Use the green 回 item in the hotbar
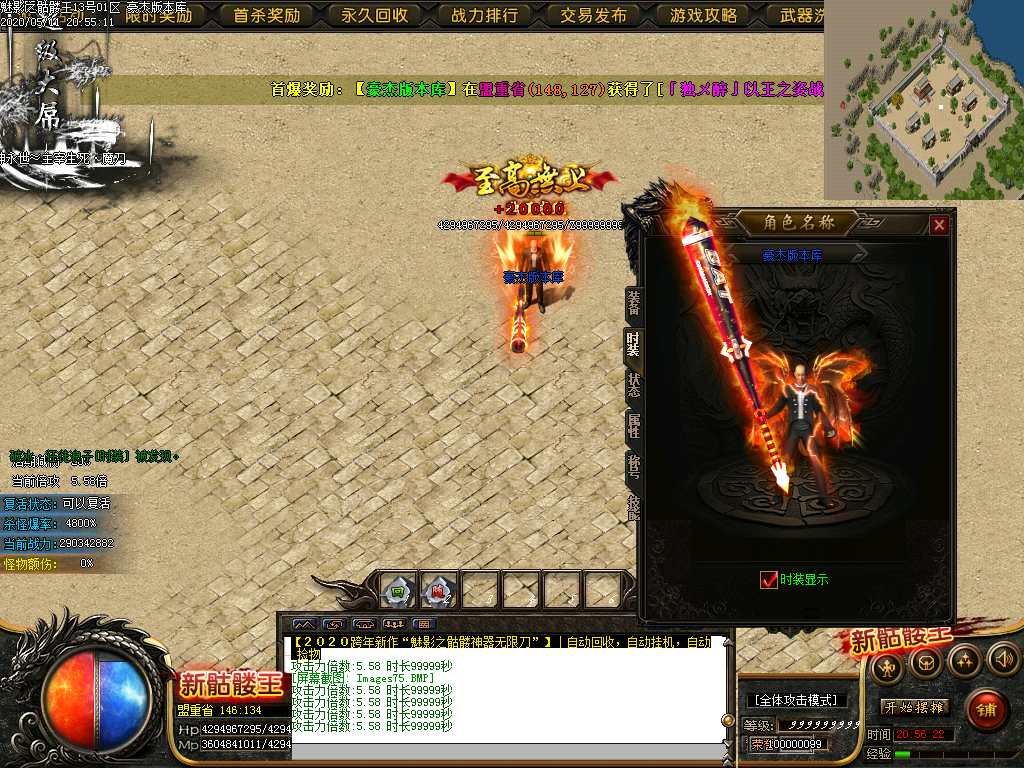 point(398,591)
